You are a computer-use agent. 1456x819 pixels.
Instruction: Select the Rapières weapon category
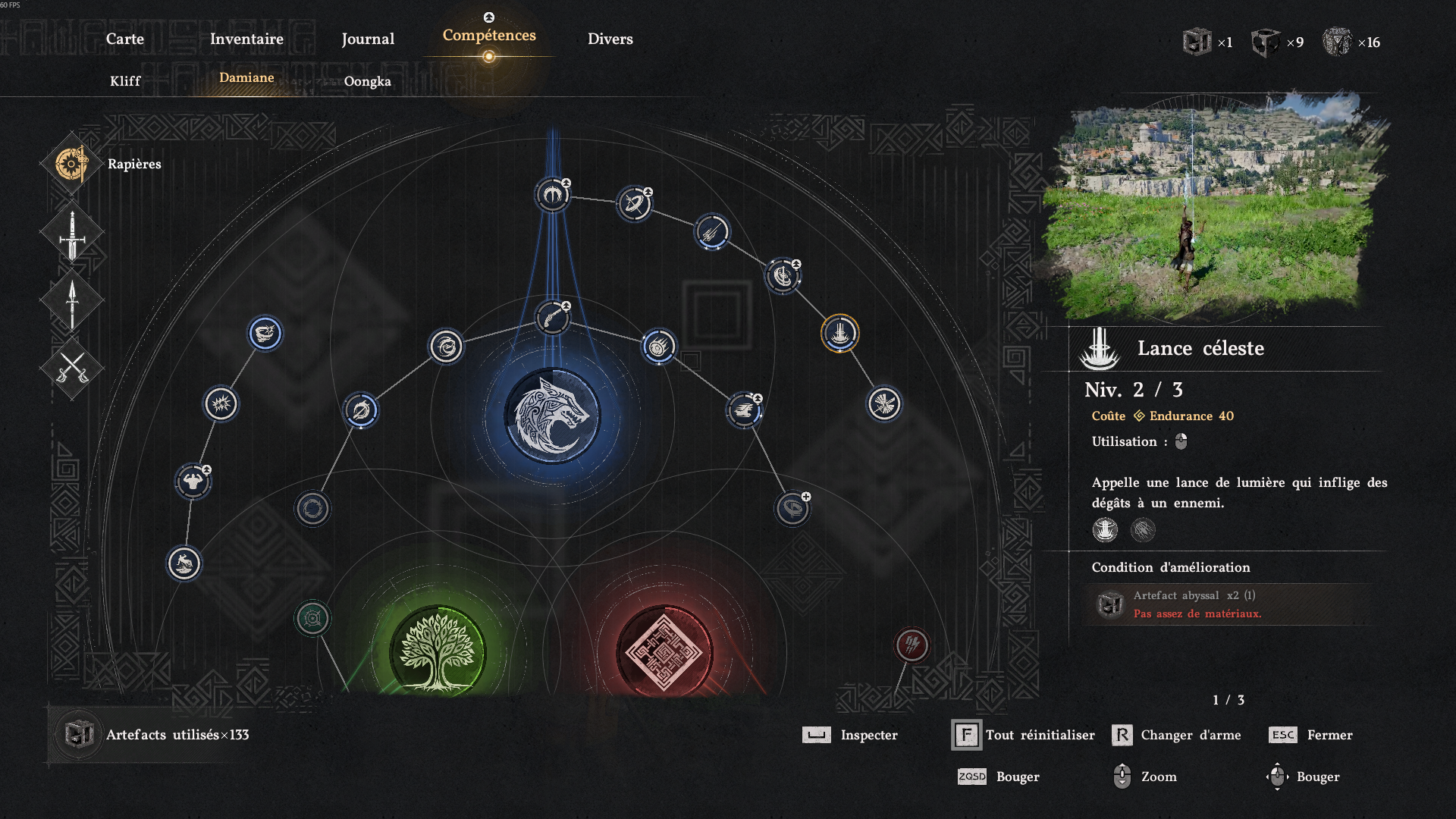(x=72, y=164)
